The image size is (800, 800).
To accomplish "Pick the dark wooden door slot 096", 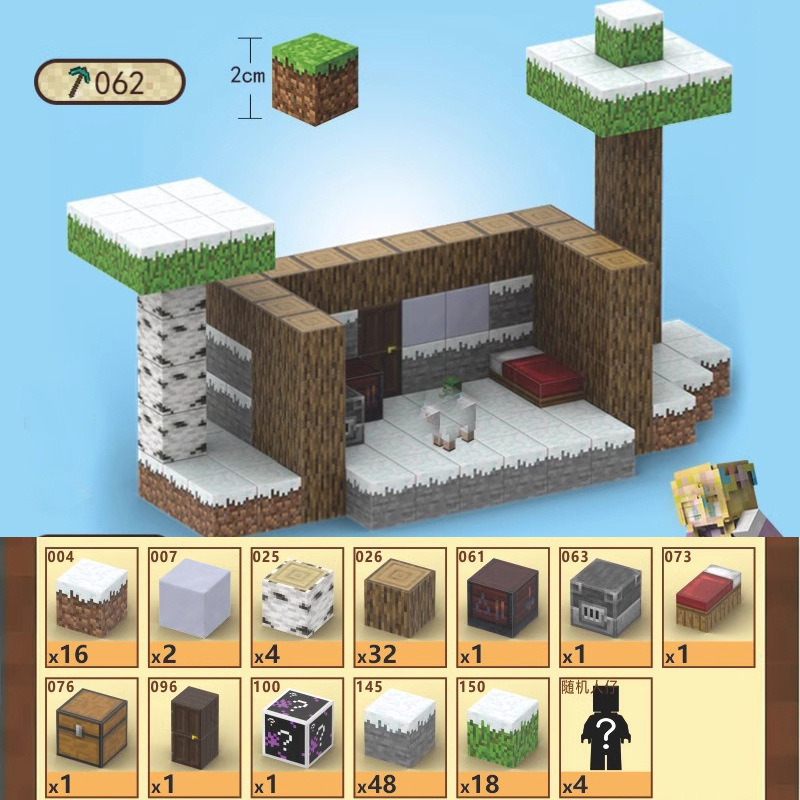I will click(x=194, y=737).
